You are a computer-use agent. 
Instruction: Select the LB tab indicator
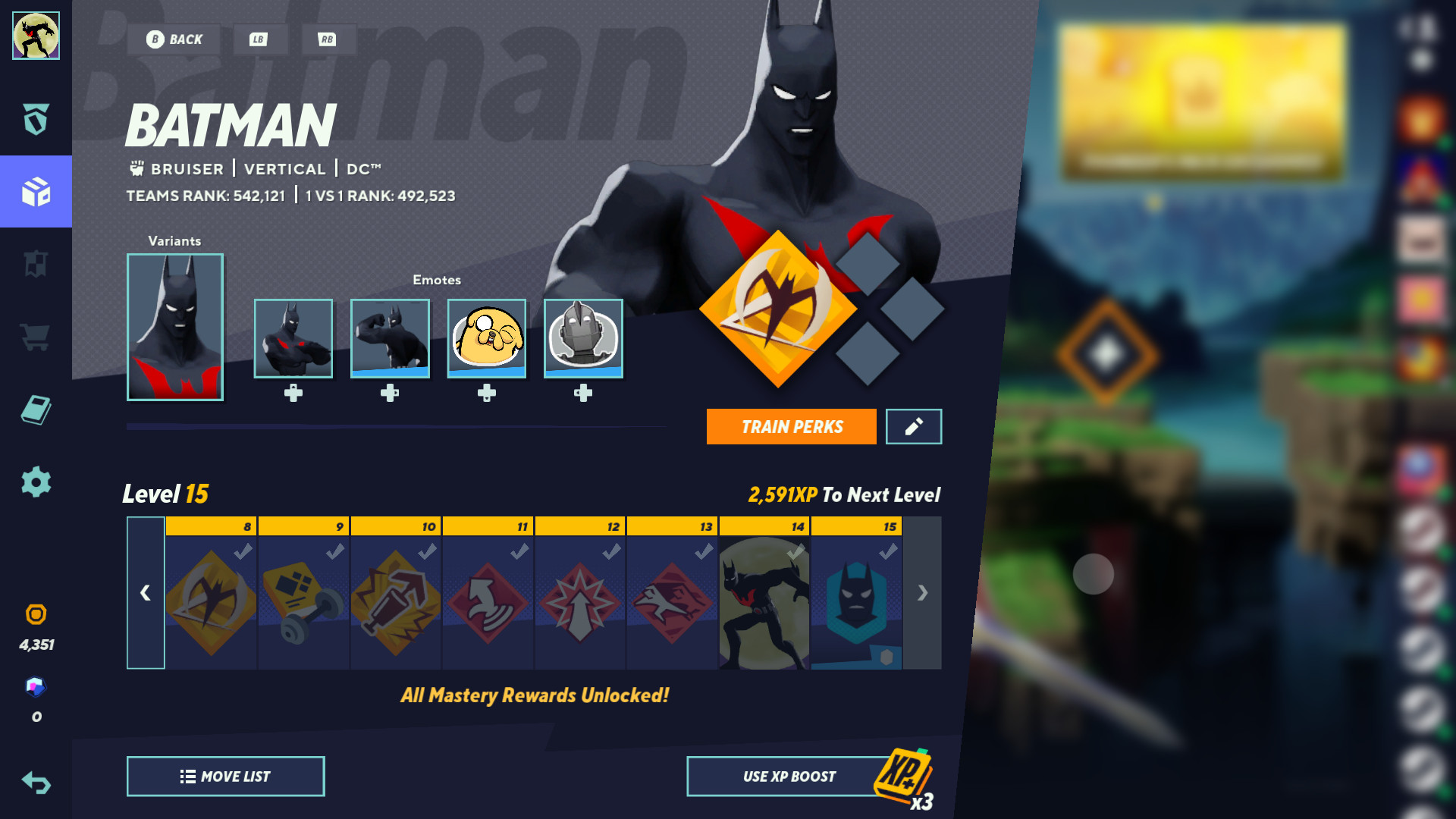coord(259,39)
